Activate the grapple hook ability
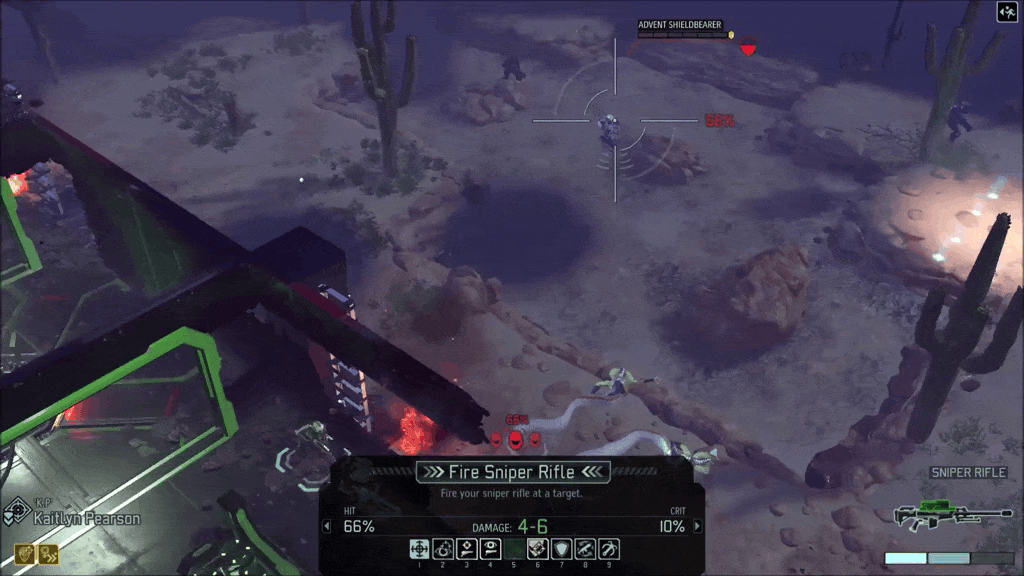This screenshot has height=576, width=1024. point(608,548)
